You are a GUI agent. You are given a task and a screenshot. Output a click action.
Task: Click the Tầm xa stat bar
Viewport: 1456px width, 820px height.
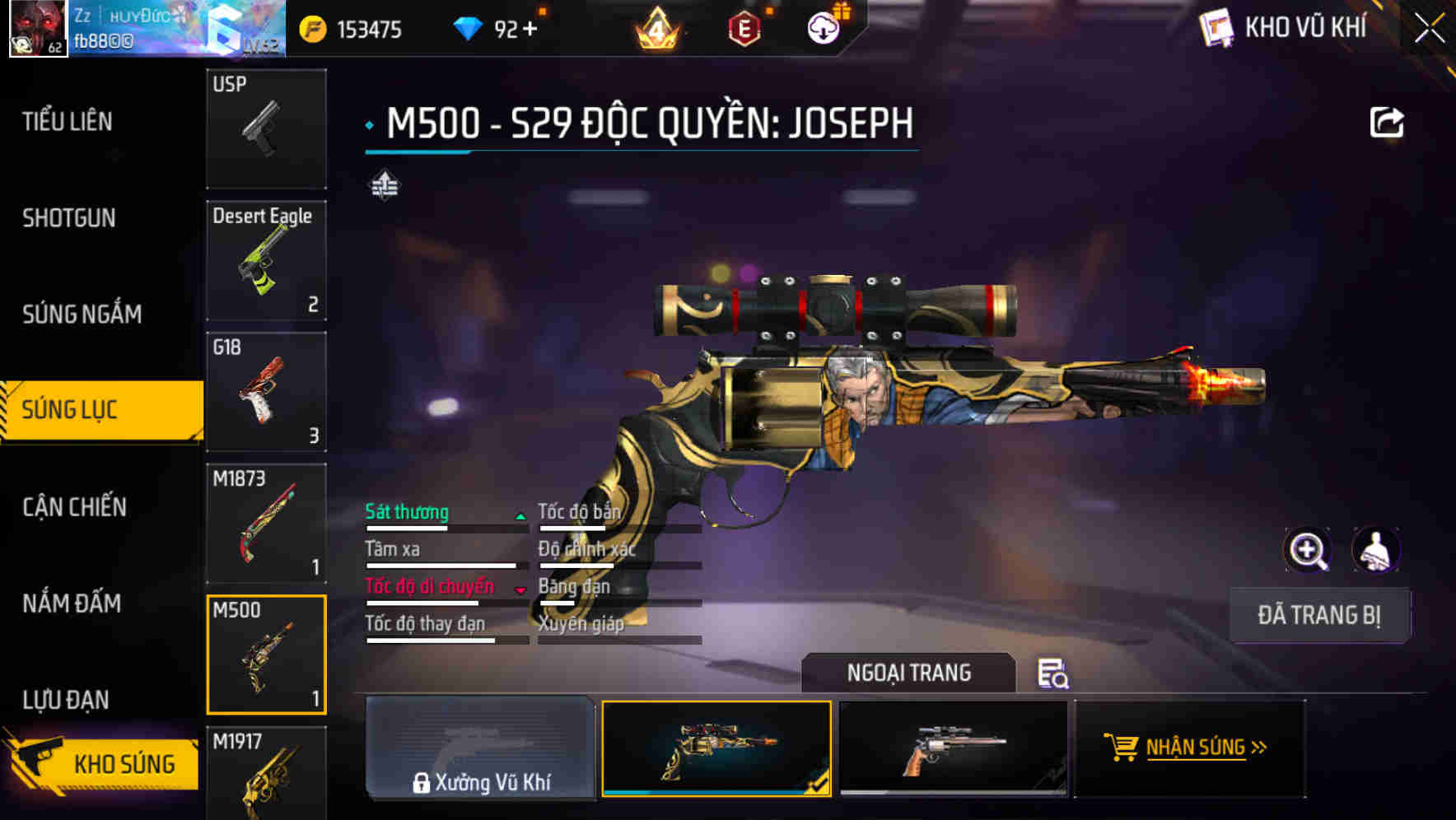coord(441,565)
